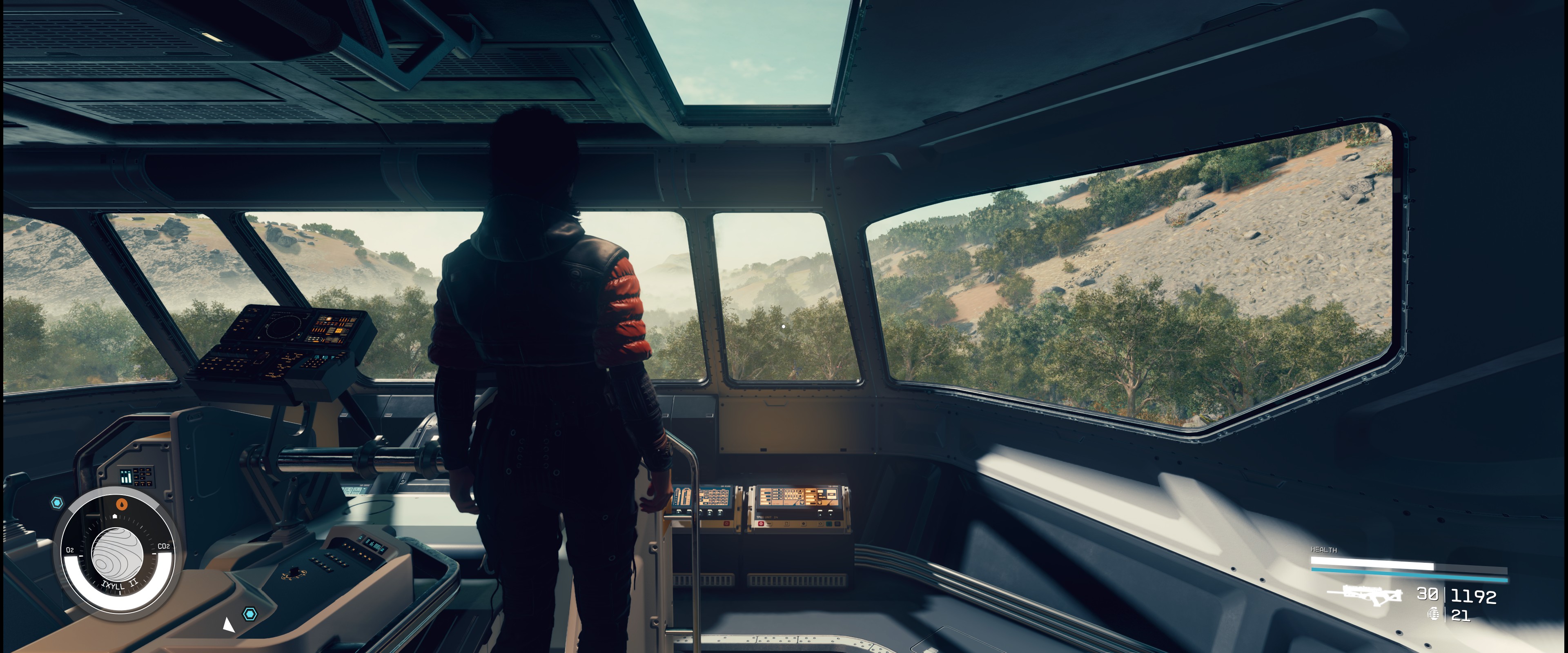The height and width of the screenshot is (653, 1568).
Task: Click the blue hexagon marker beside the white arrow
Action: 249,613
